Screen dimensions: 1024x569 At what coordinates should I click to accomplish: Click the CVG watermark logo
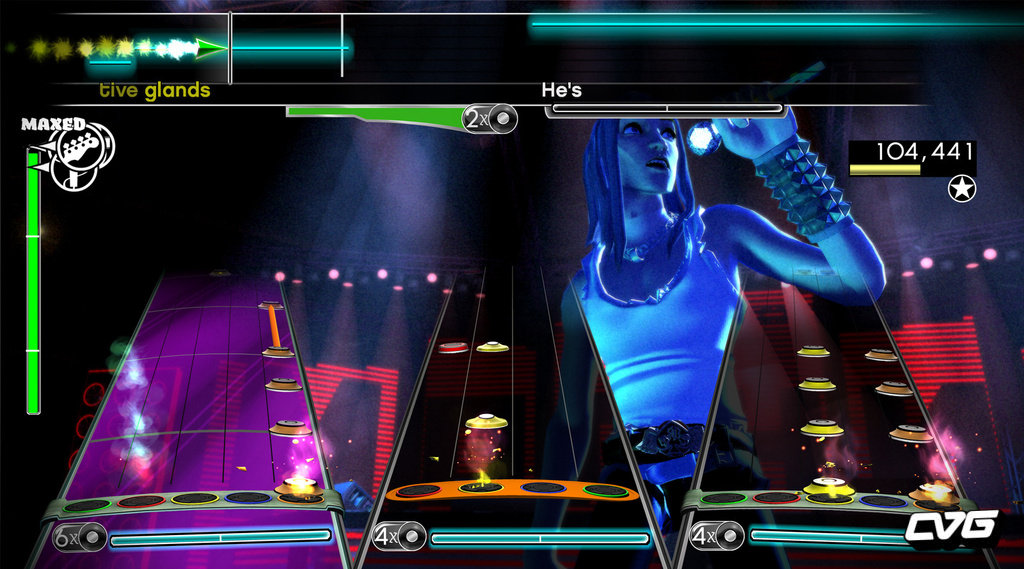pyautogui.click(x=951, y=527)
